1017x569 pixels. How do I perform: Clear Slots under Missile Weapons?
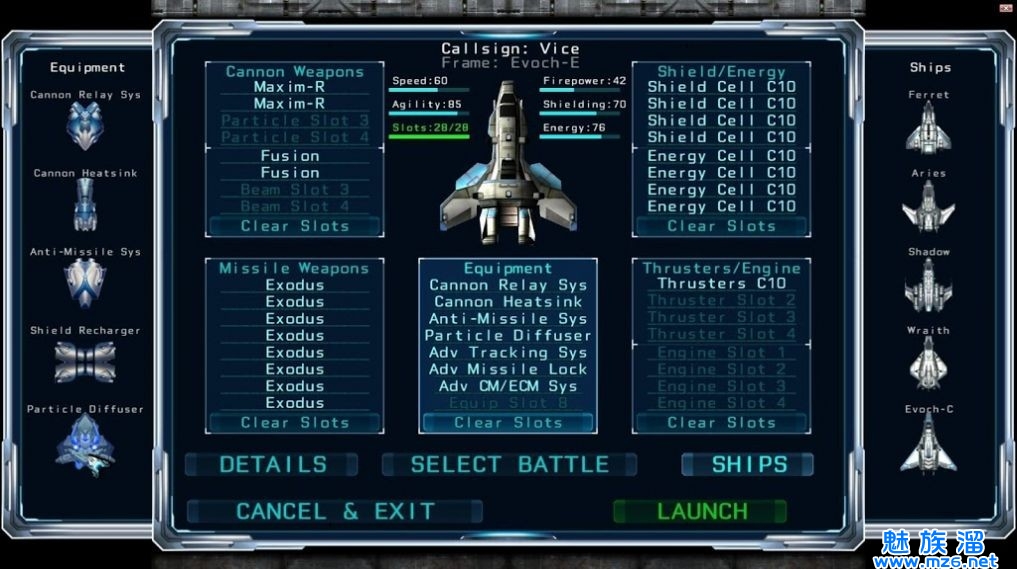click(x=294, y=422)
